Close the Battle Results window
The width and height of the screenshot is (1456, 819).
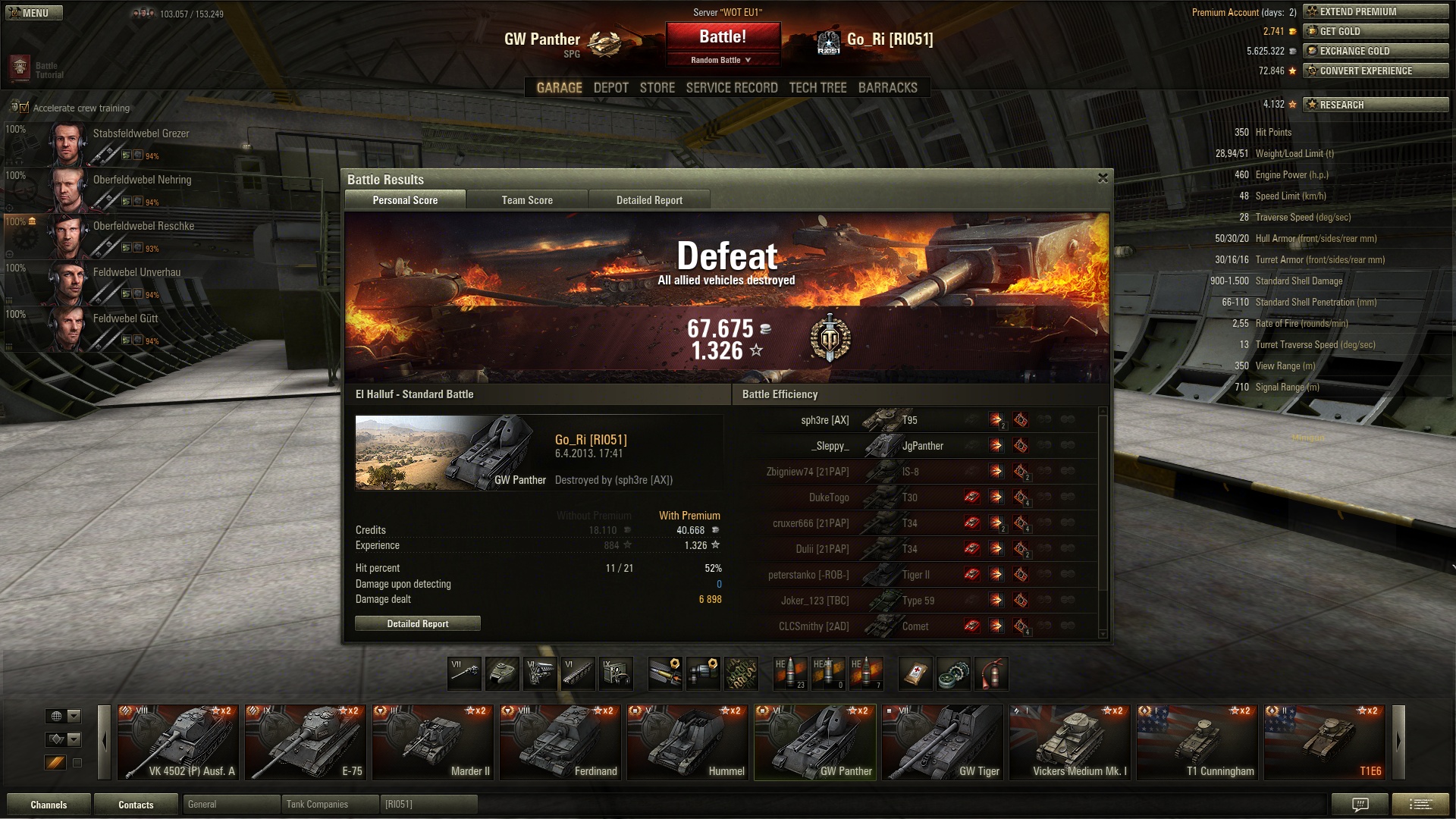1103,178
